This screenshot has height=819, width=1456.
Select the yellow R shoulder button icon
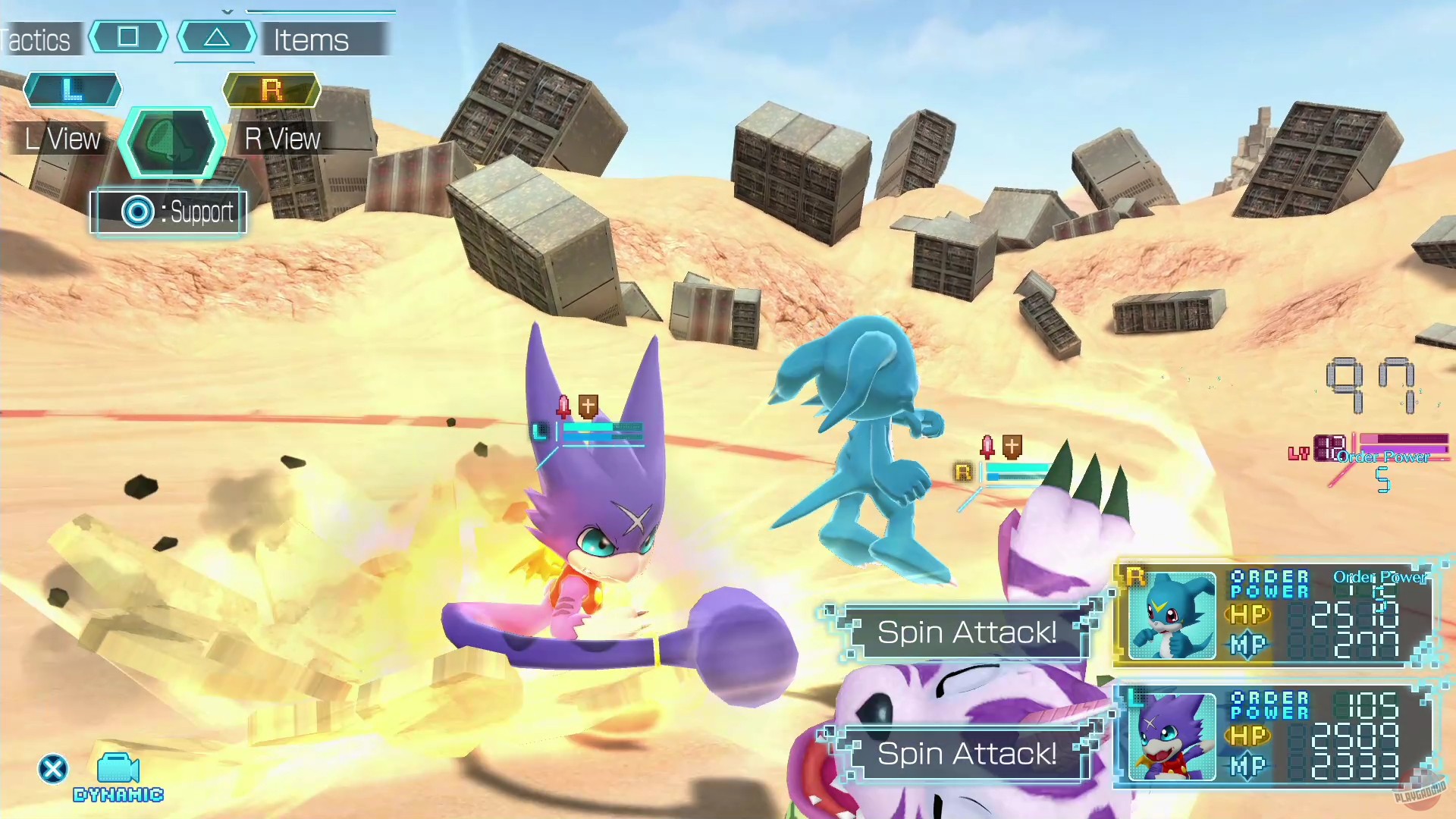[271, 89]
